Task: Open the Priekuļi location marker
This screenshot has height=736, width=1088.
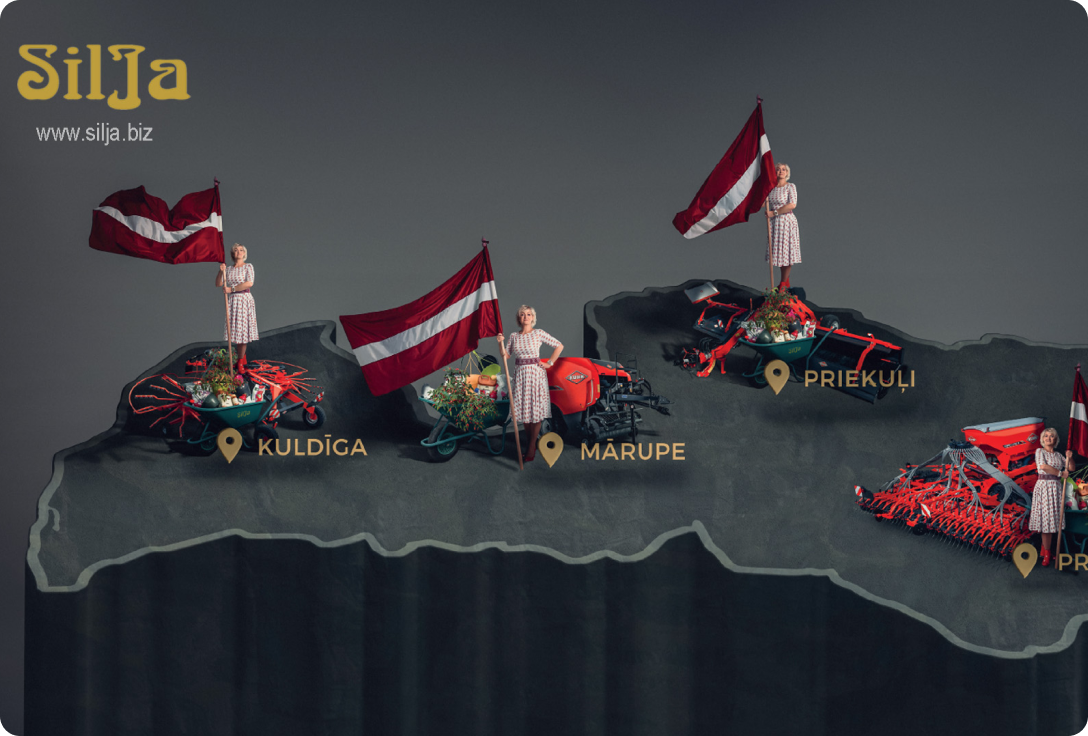Action: (777, 376)
